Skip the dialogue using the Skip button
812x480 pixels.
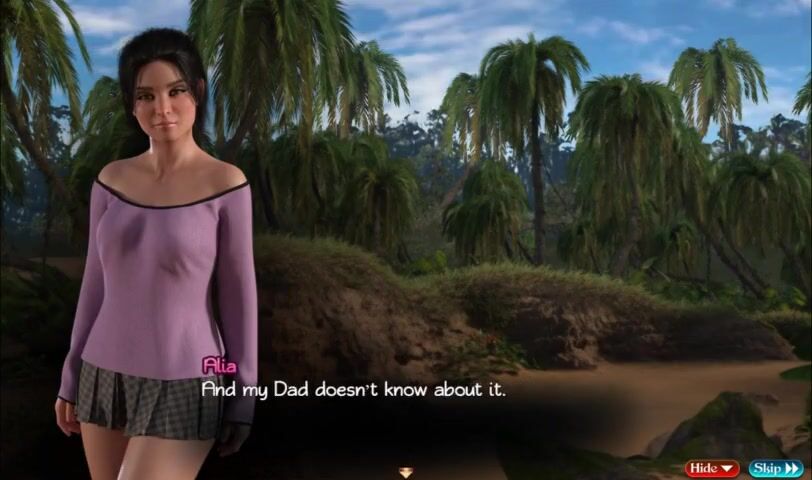point(776,468)
